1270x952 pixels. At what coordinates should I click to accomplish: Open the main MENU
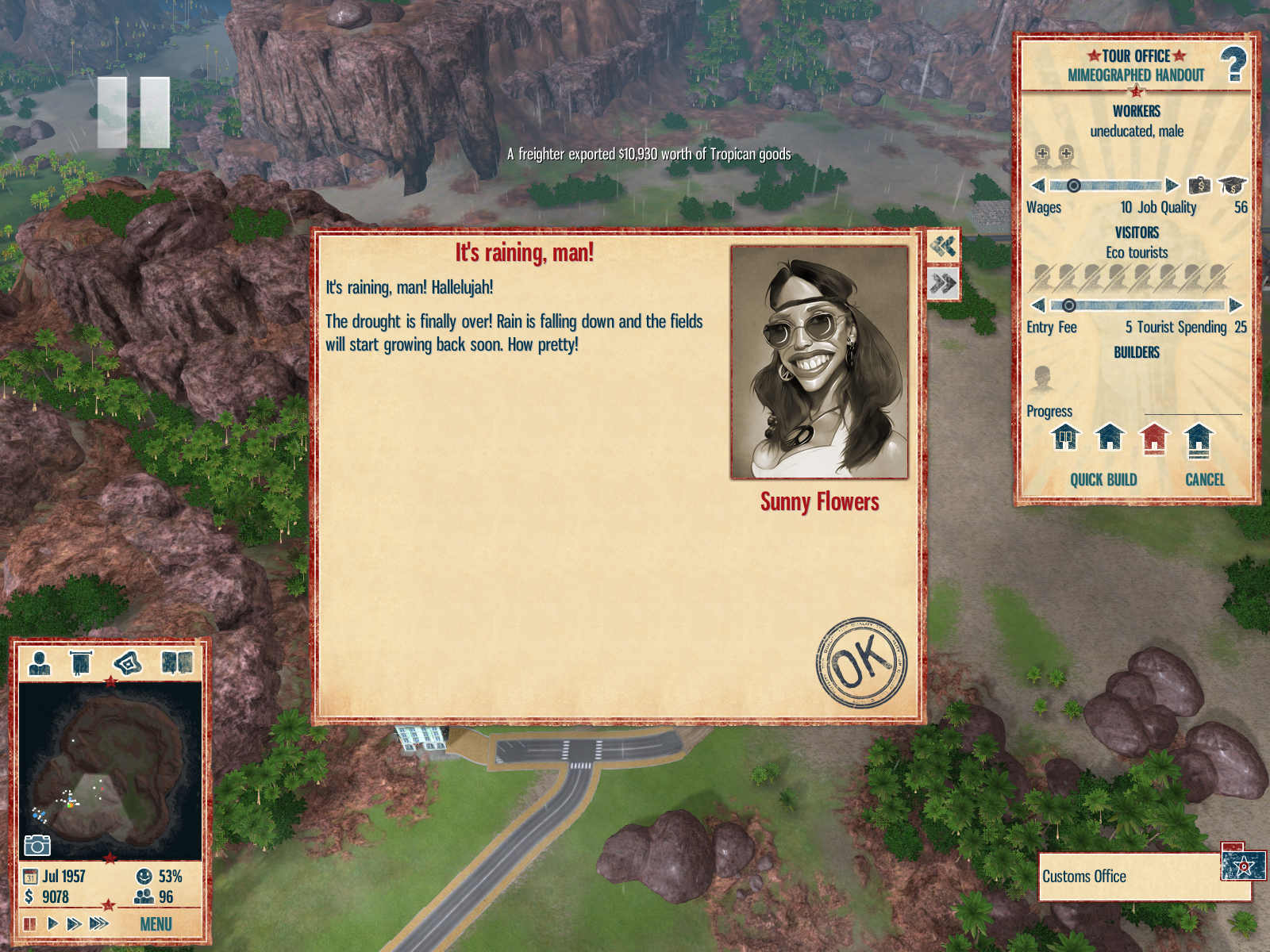point(156,924)
